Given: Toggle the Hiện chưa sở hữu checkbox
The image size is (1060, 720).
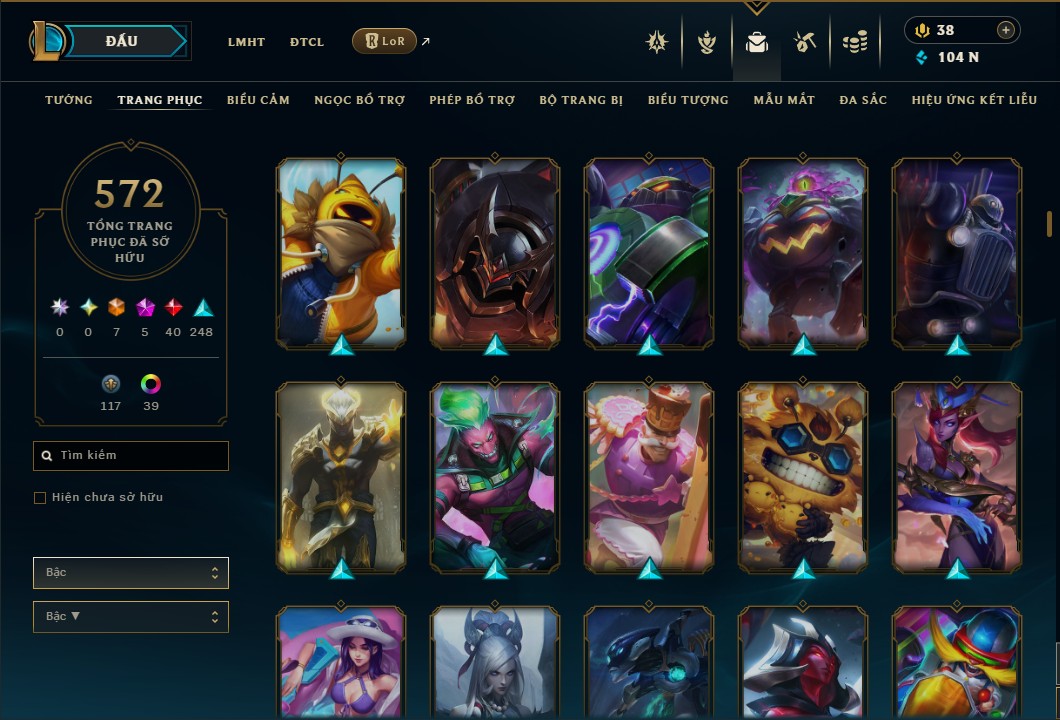Looking at the screenshot, I should pyautogui.click(x=40, y=498).
